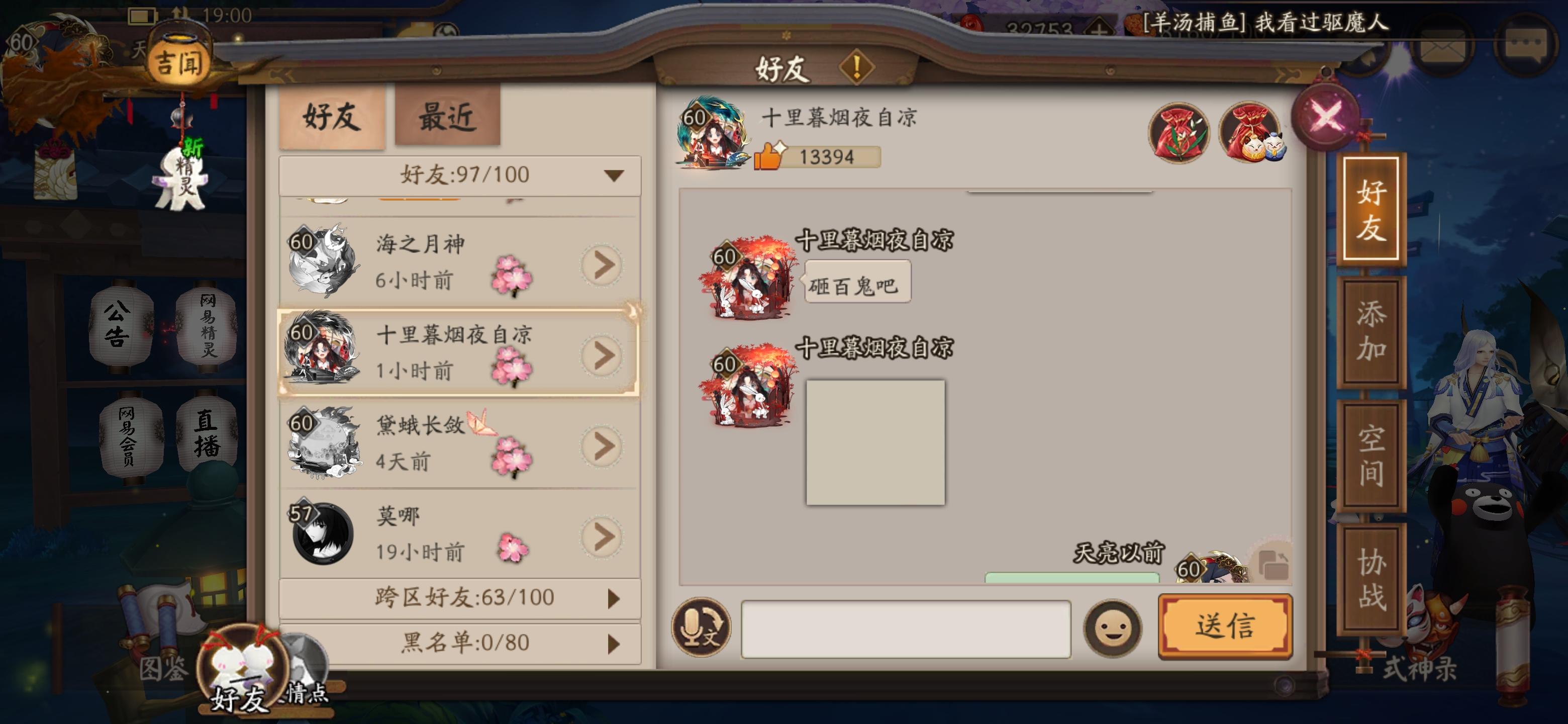Screen dimensions: 1568x724
Task: Open chat details for 海之月神 via chevron
Action: pyautogui.click(x=602, y=264)
